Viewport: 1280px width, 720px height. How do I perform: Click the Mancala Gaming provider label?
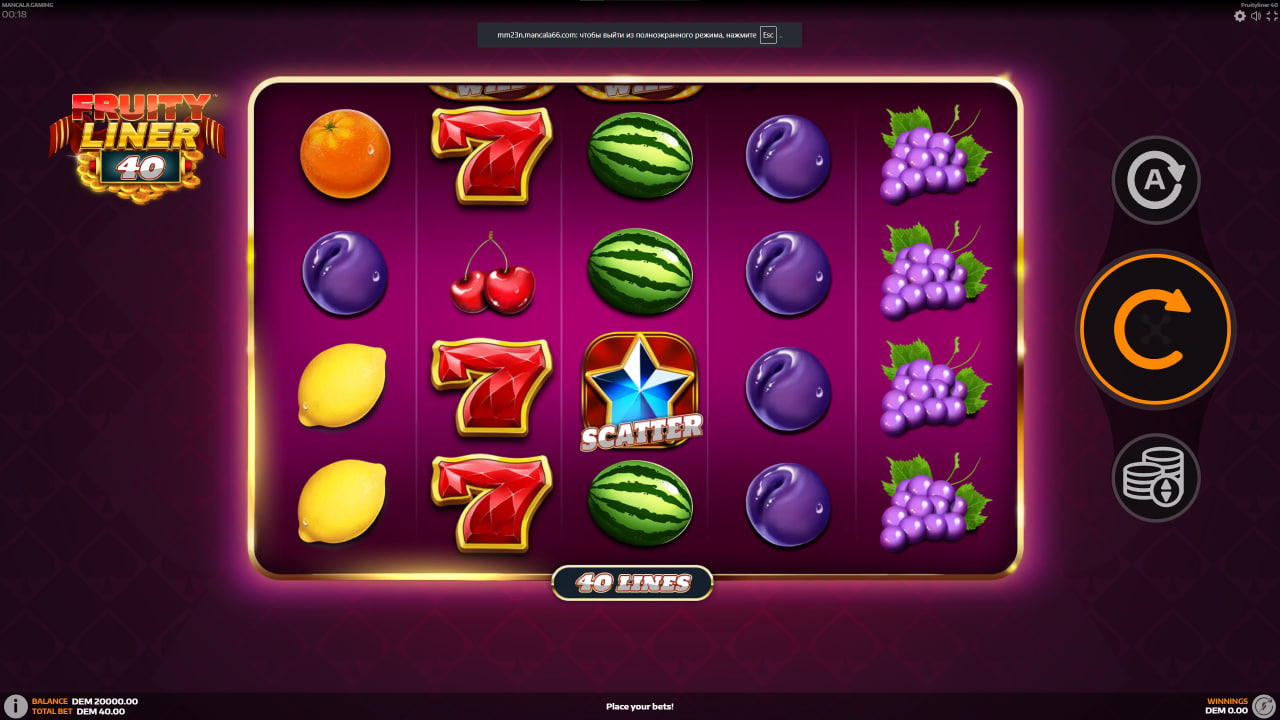[x=27, y=4]
